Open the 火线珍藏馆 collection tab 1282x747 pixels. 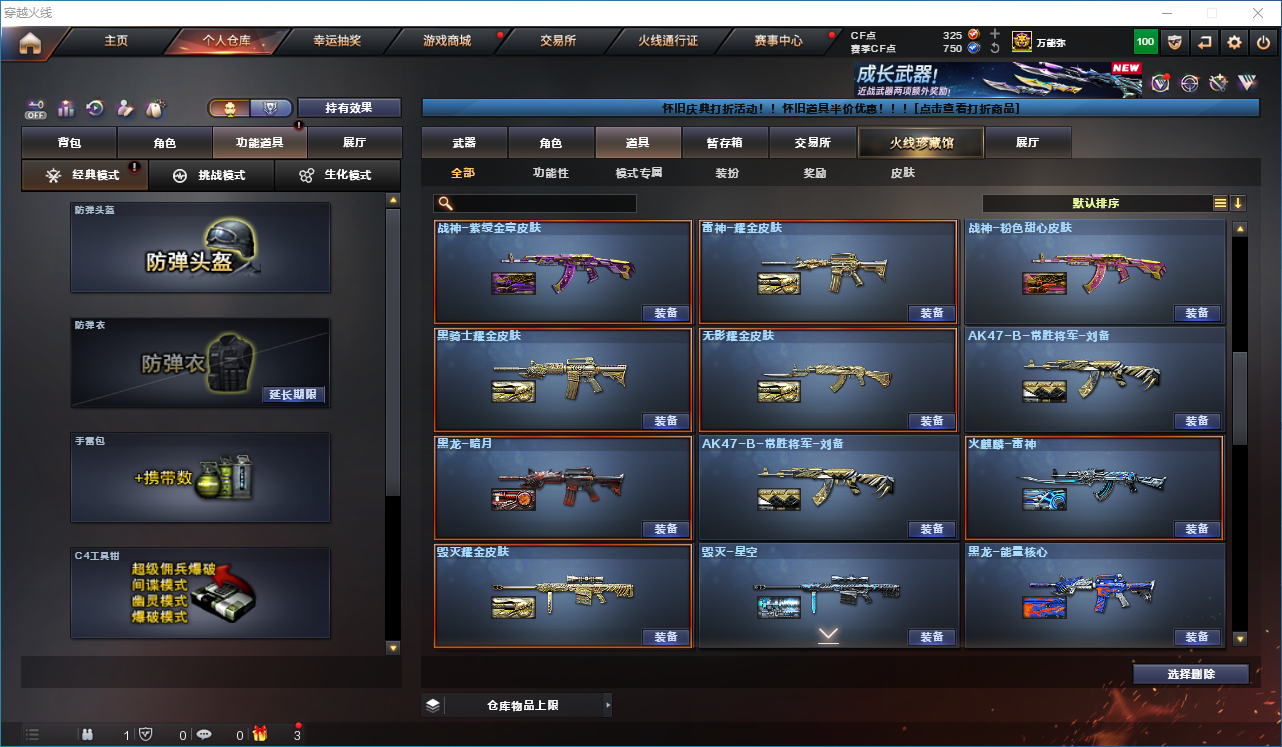point(921,143)
